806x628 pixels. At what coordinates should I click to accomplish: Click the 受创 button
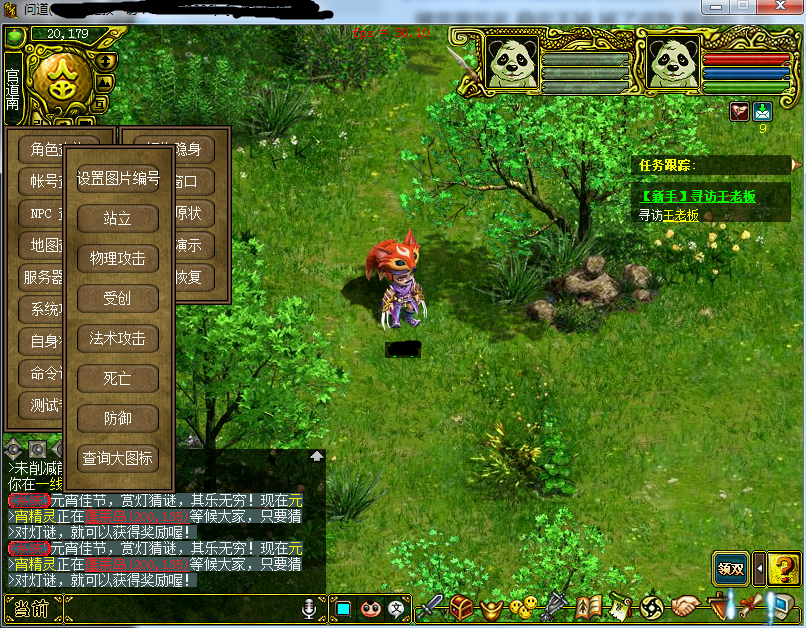118,298
